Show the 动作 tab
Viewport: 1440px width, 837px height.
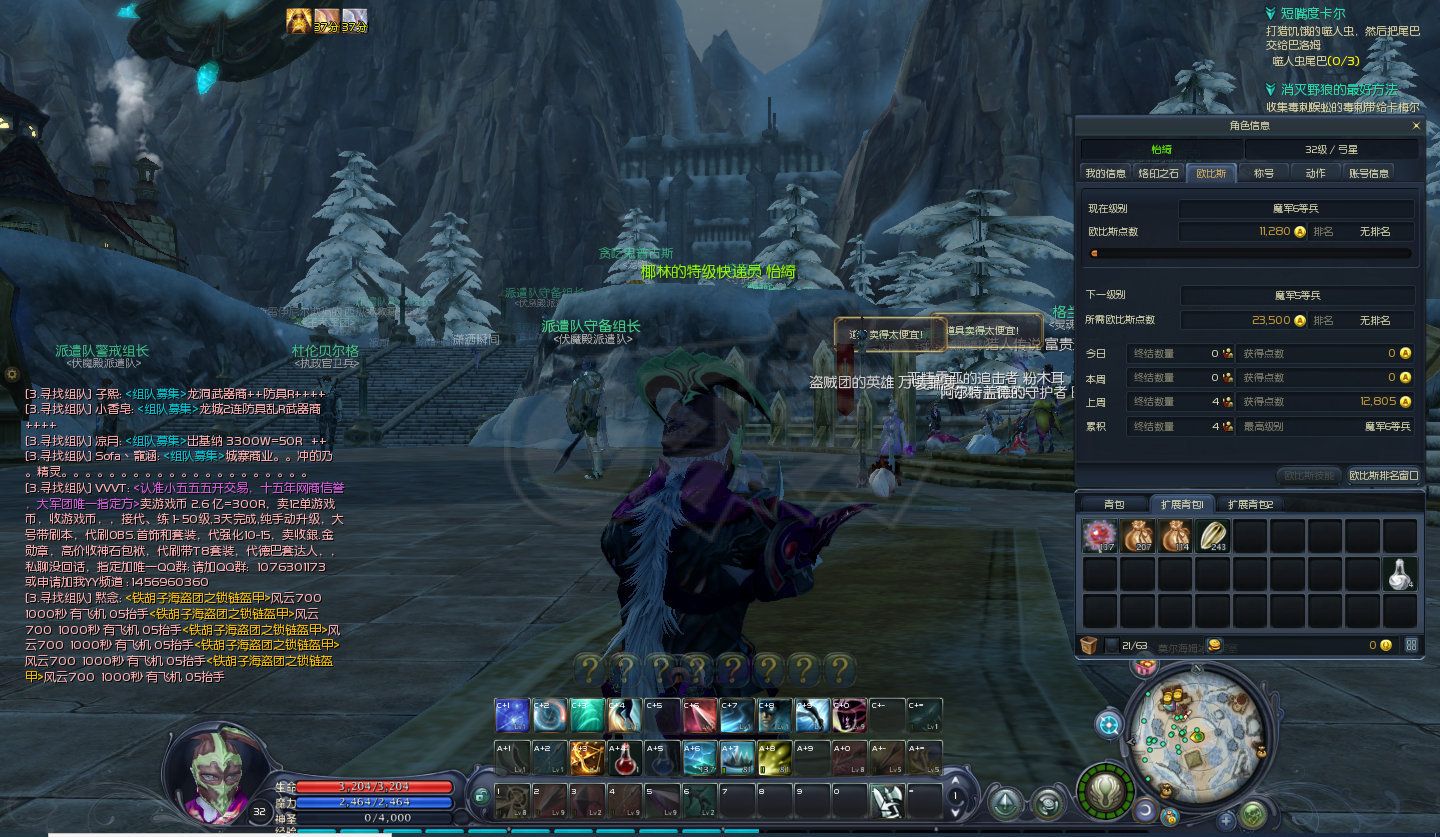[x=1315, y=173]
